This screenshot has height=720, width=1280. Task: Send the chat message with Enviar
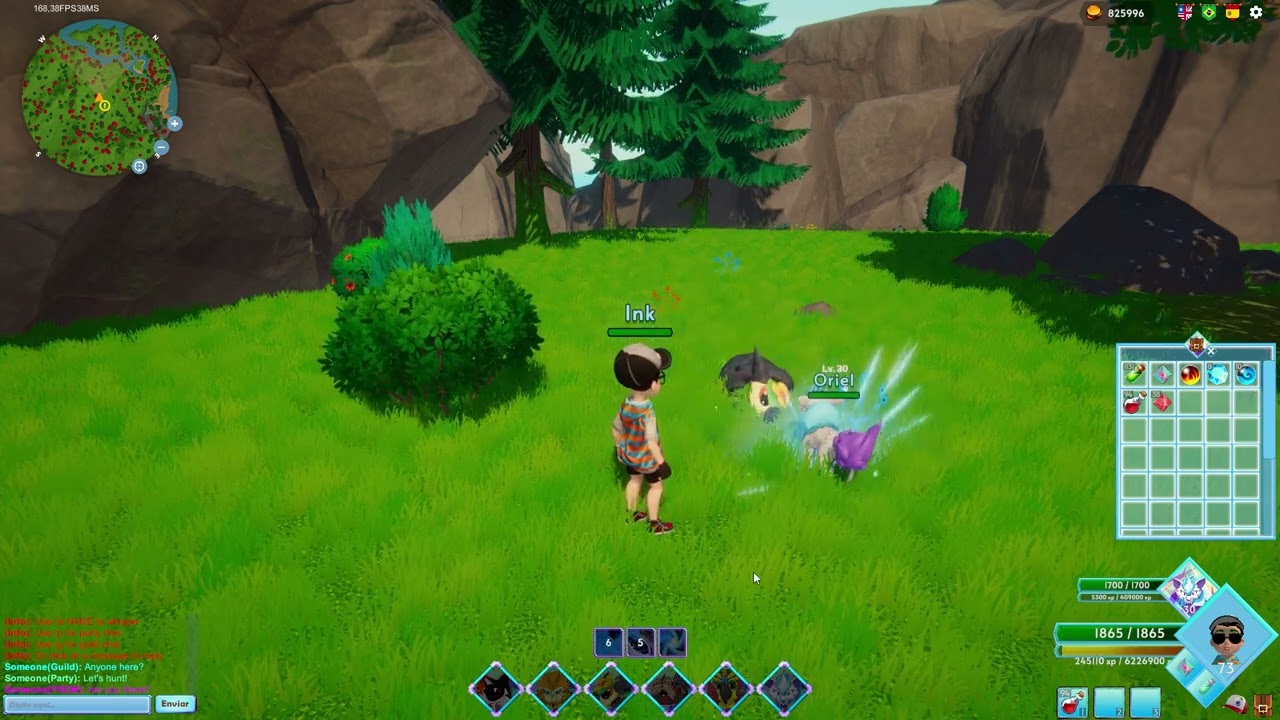[x=175, y=704]
